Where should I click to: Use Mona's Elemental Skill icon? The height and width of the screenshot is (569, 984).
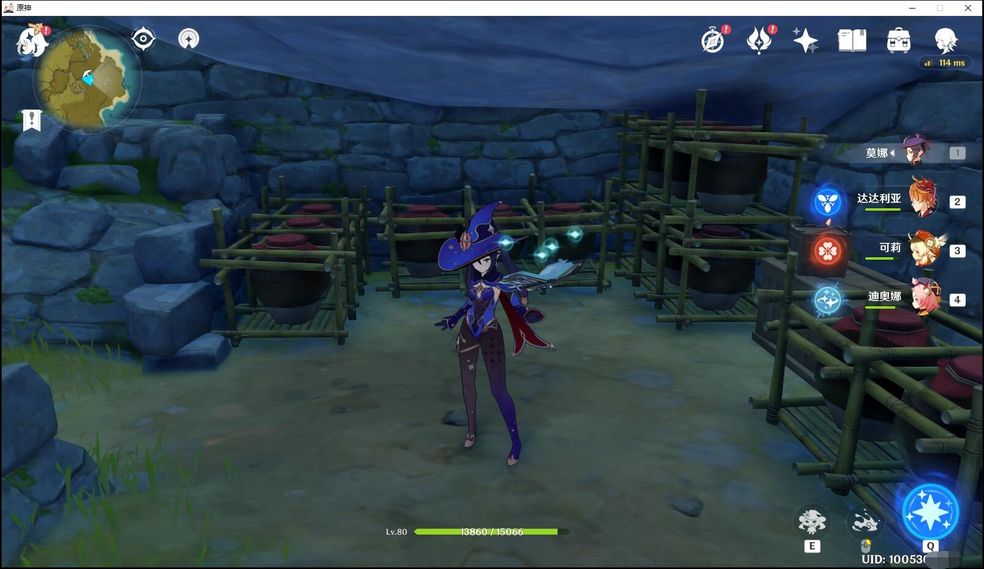click(x=812, y=521)
